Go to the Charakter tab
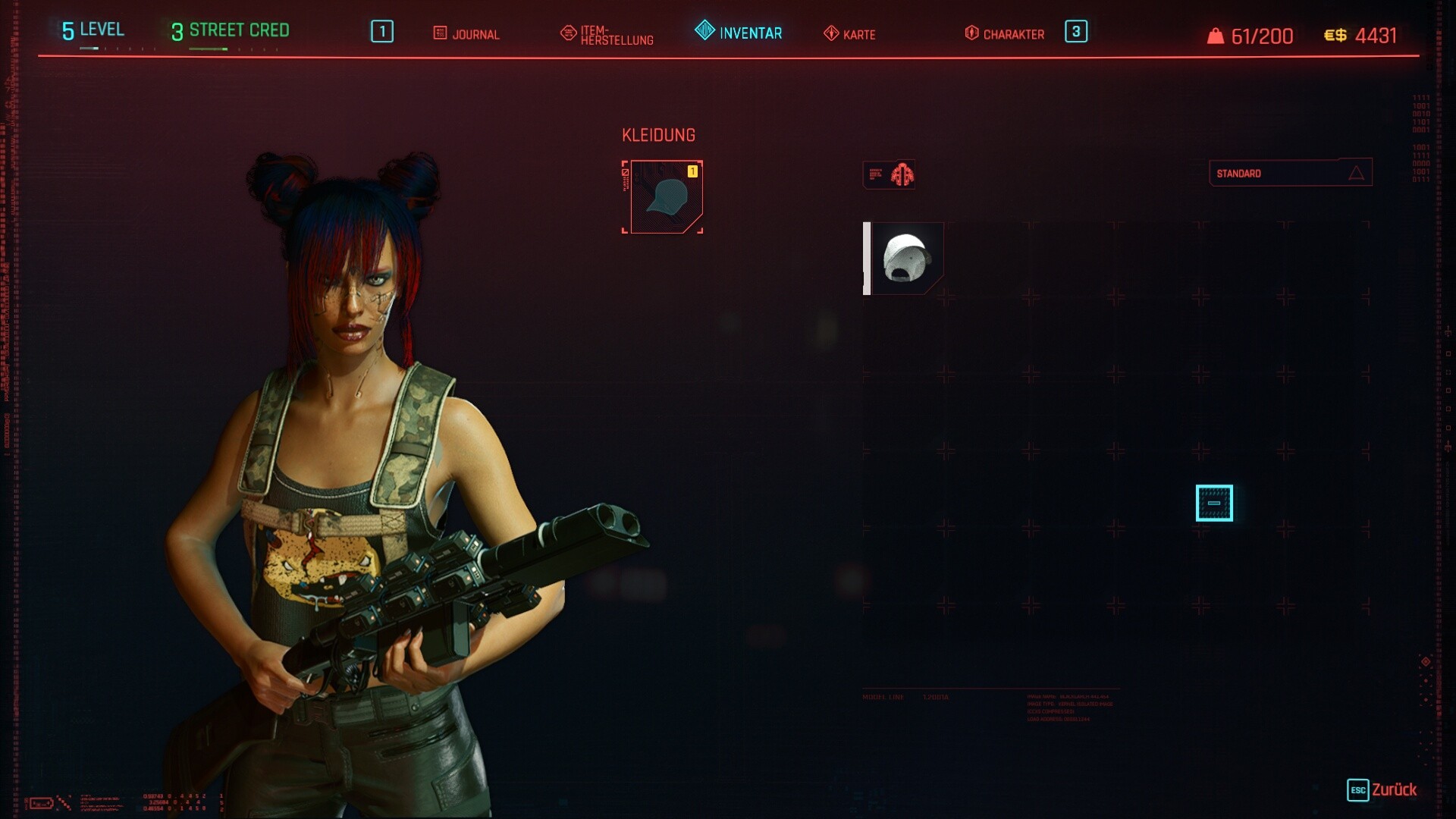Screen dimensions: 1456x819 pyautogui.click(x=1004, y=33)
